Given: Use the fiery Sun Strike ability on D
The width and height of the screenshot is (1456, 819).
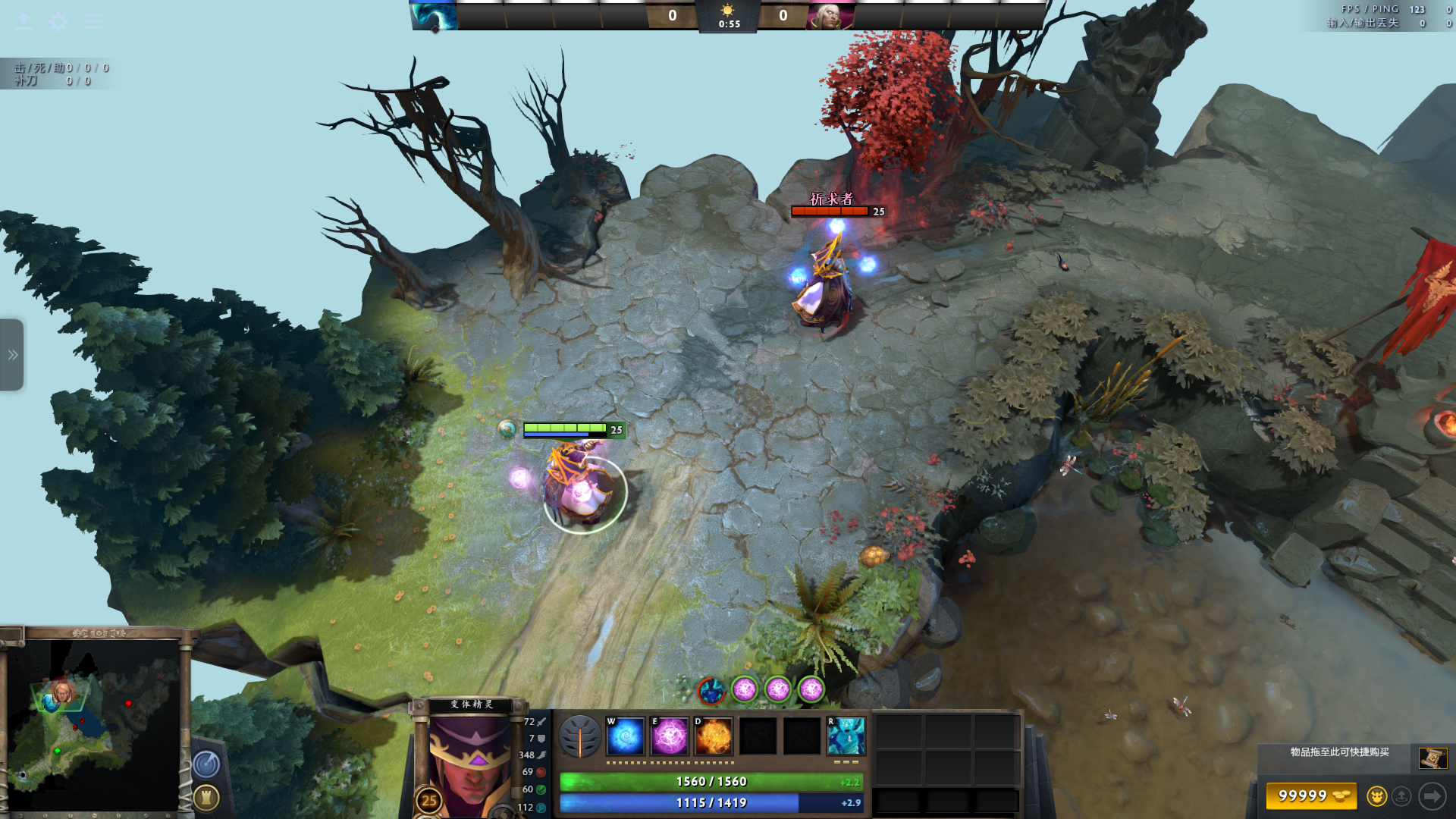Looking at the screenshot, I should (x=714, y=736).
